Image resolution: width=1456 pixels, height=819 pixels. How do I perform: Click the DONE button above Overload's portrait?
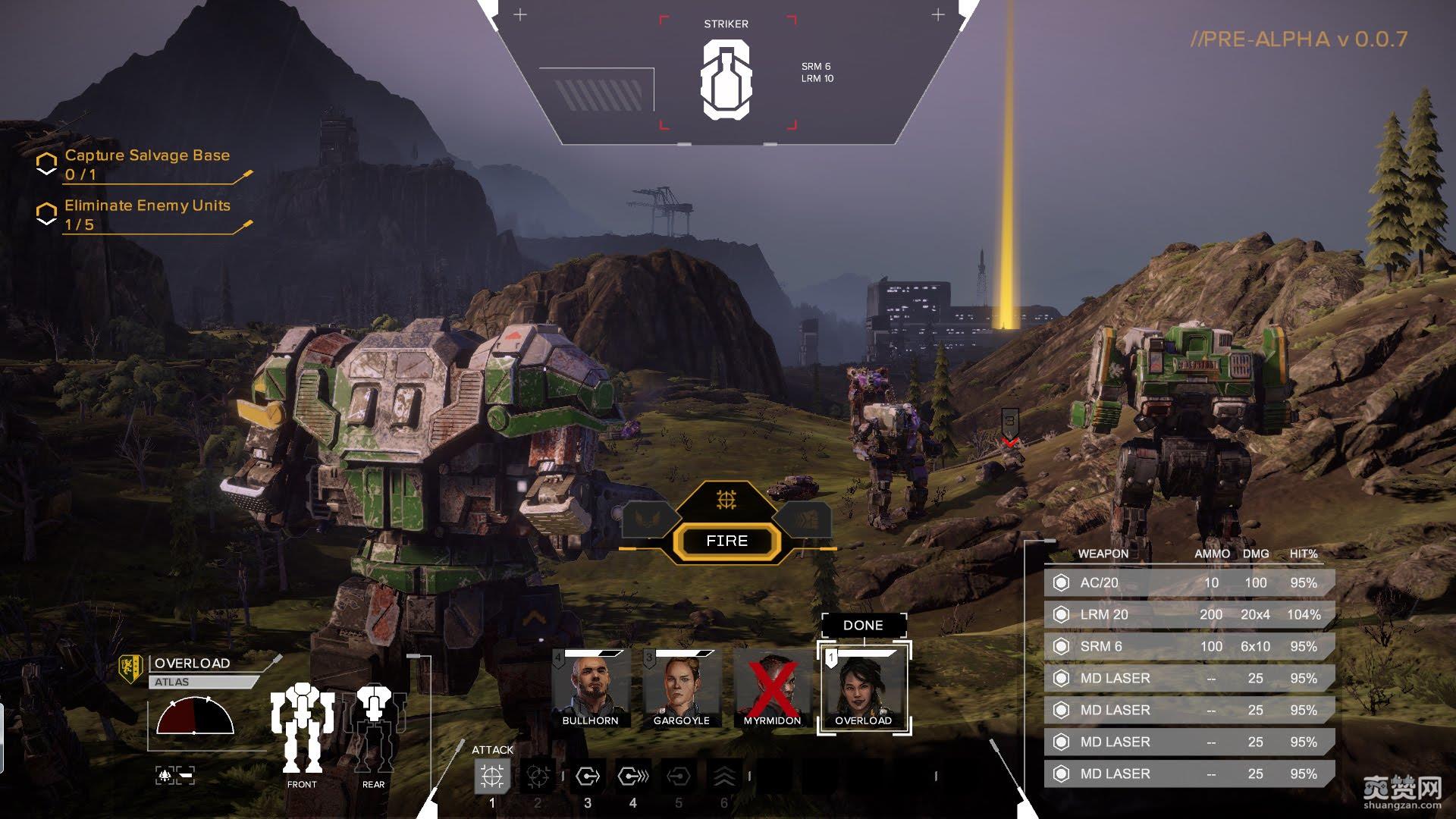[x=863, y=626]
